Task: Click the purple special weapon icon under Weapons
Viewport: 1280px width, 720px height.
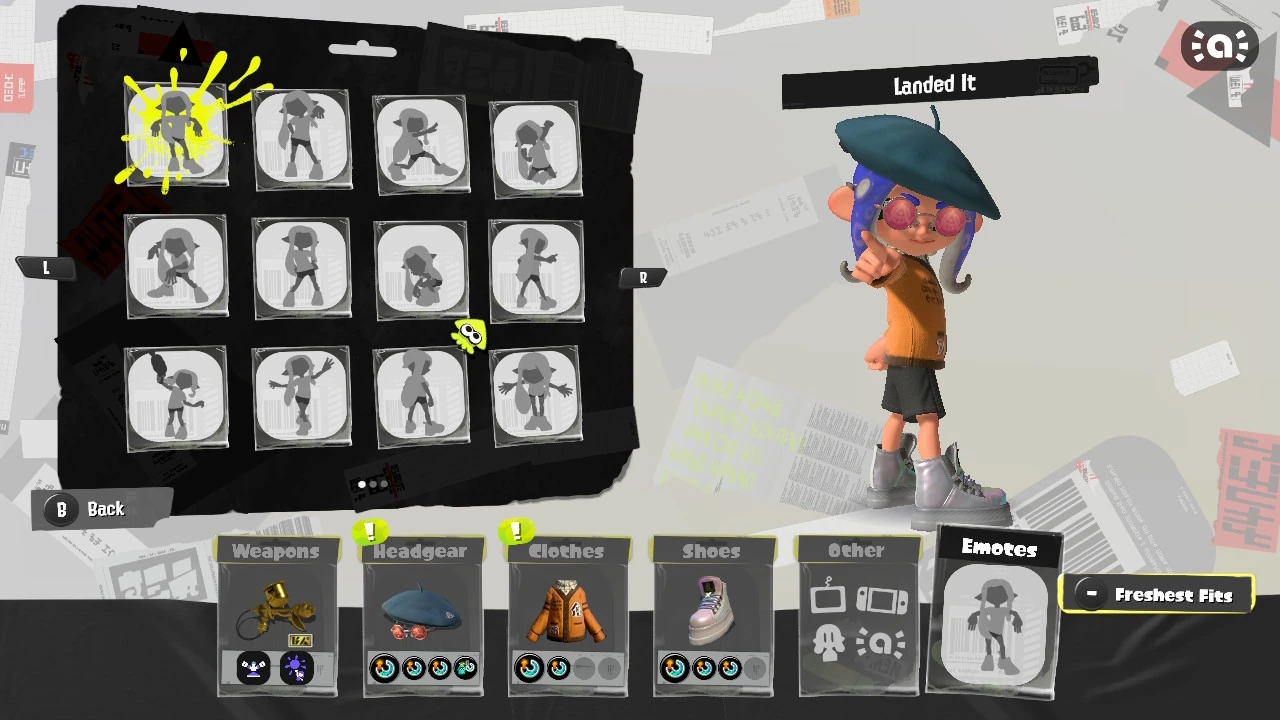Action: coord(296,668)
